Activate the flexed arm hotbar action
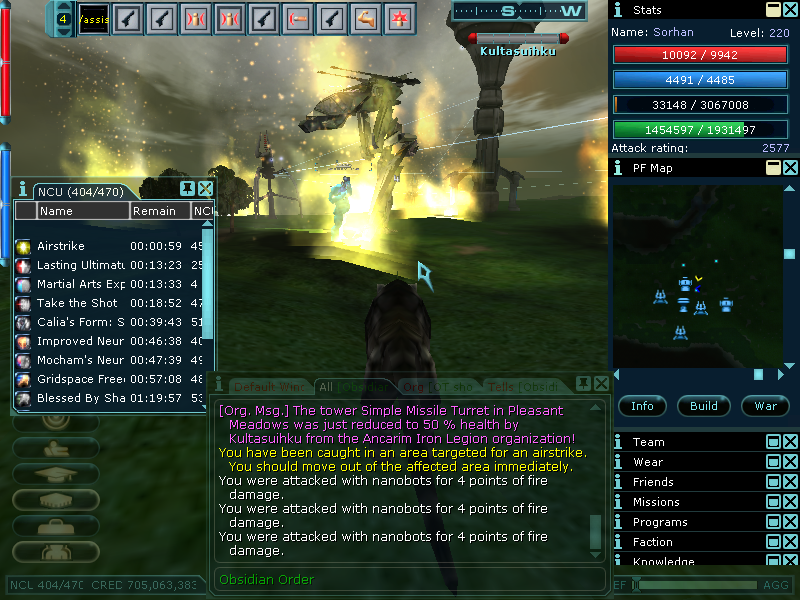This screenshot has width=800, height=600. (364, 17)
